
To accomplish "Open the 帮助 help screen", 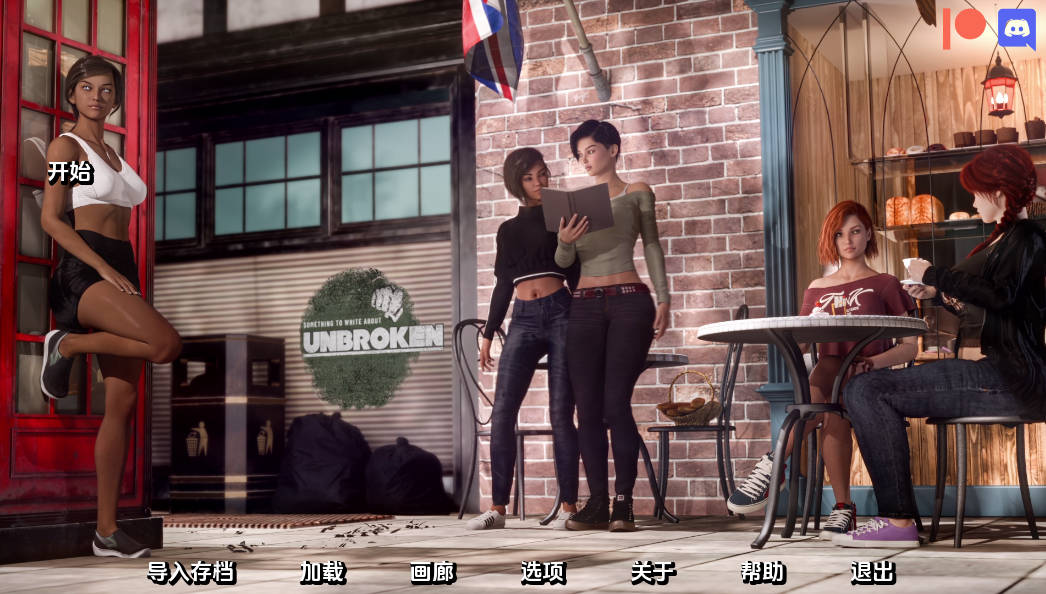I will point(762,572).
